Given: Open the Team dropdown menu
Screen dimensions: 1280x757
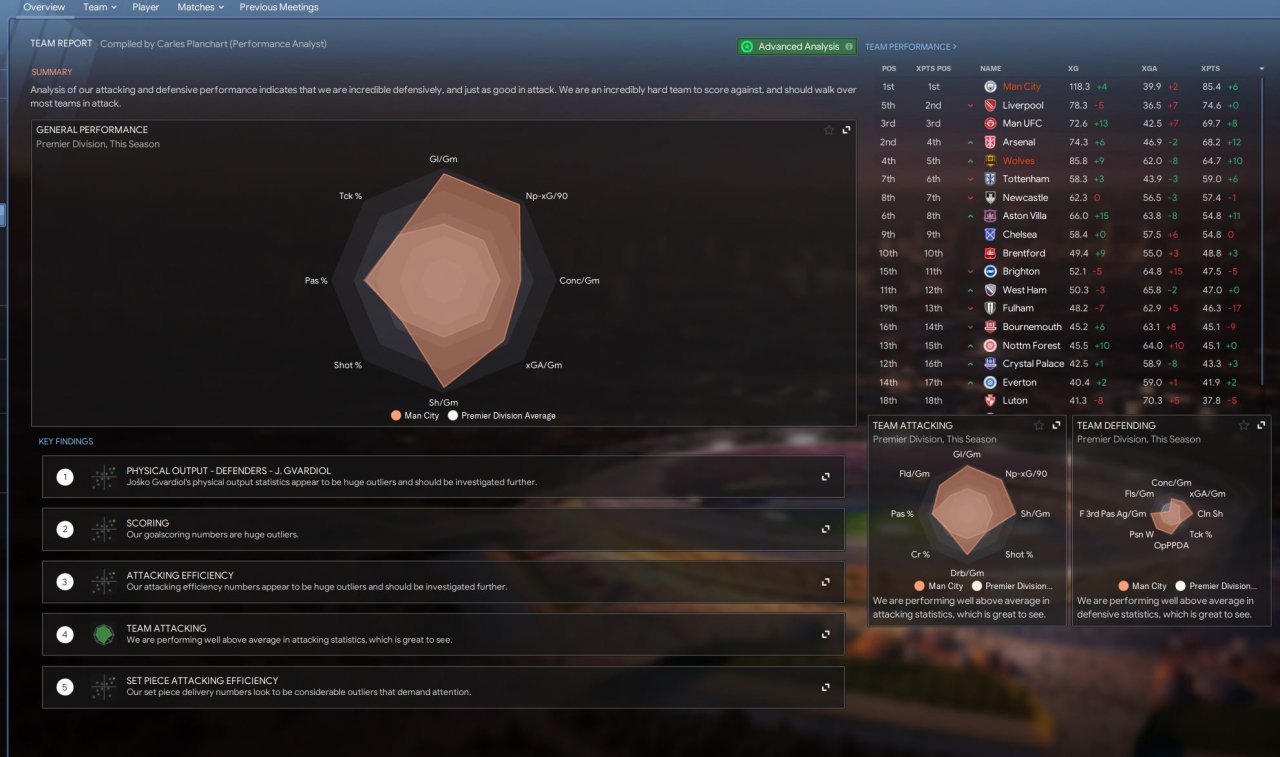Looking at the screenshot, I should (99, 7).
